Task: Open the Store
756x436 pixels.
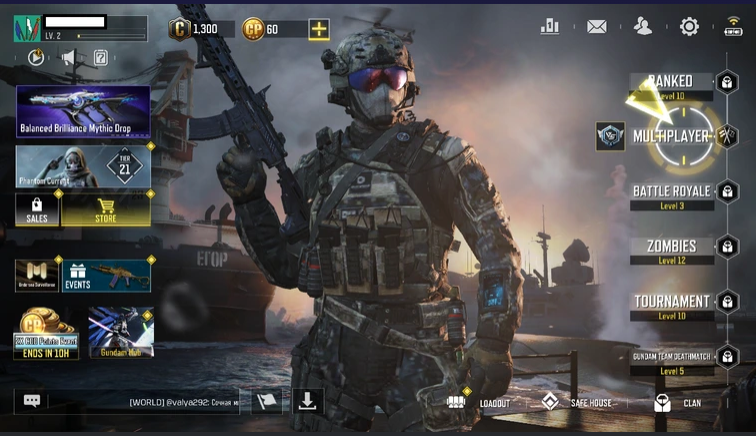Action: tap(106, 209)
